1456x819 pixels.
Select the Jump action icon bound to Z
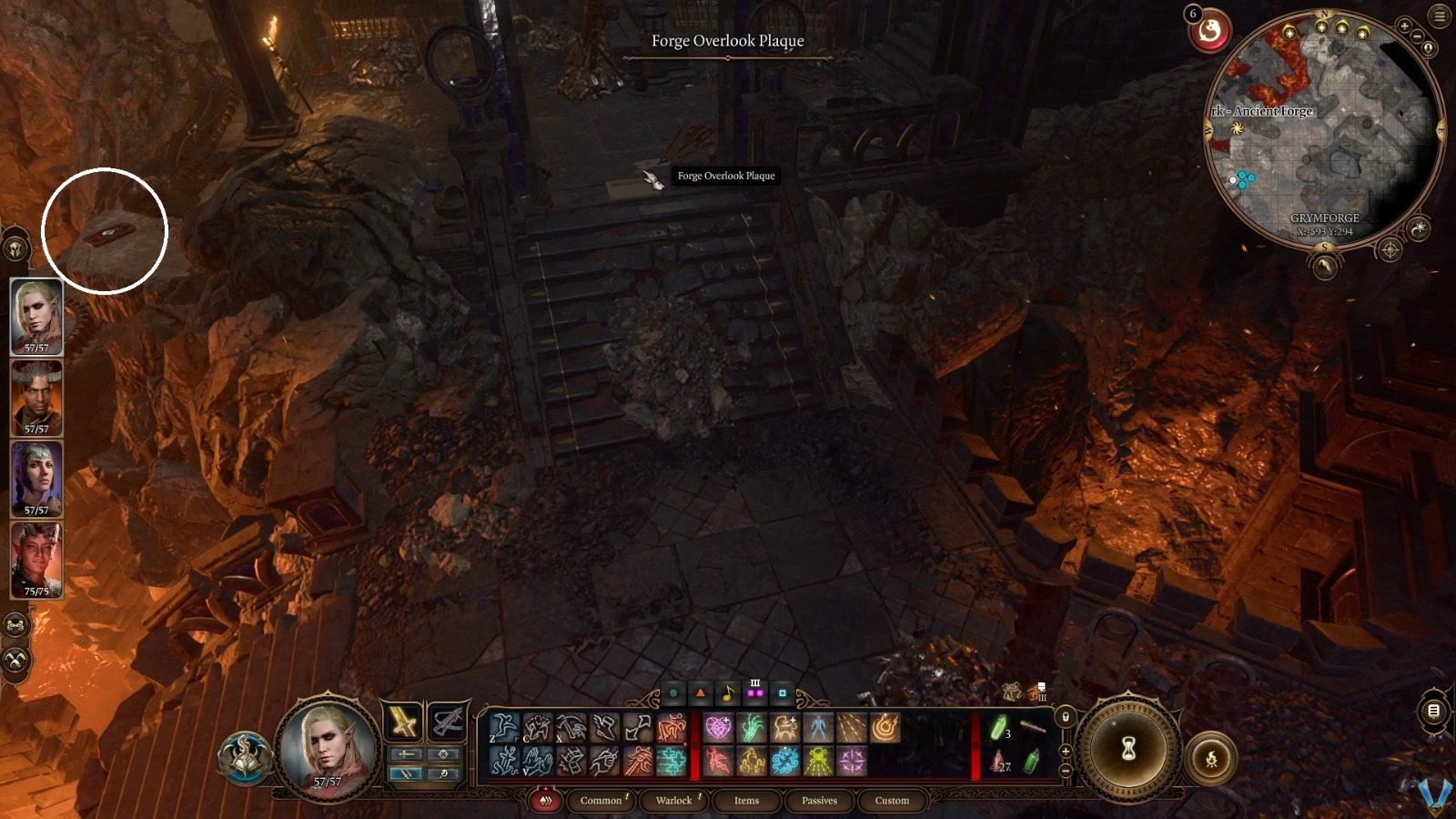click(503, 725)
